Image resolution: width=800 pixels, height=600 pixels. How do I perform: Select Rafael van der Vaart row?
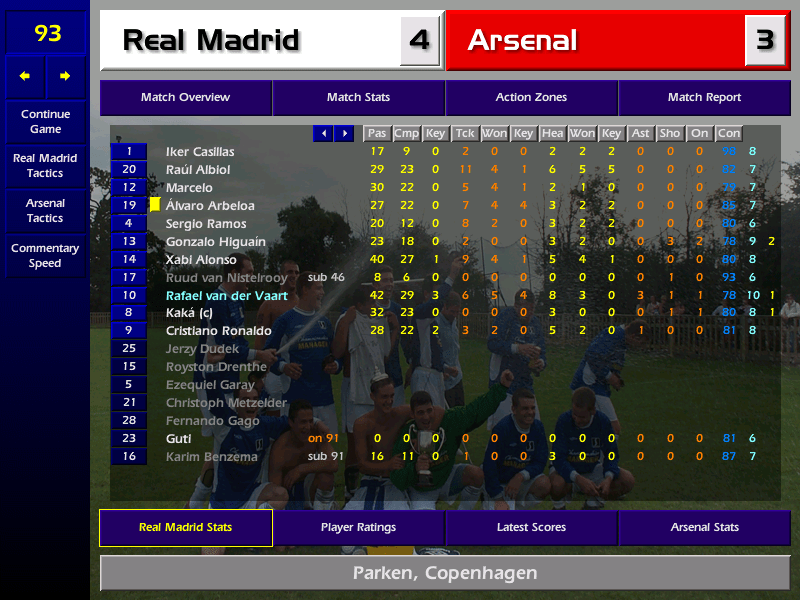[x=226, y=296]
